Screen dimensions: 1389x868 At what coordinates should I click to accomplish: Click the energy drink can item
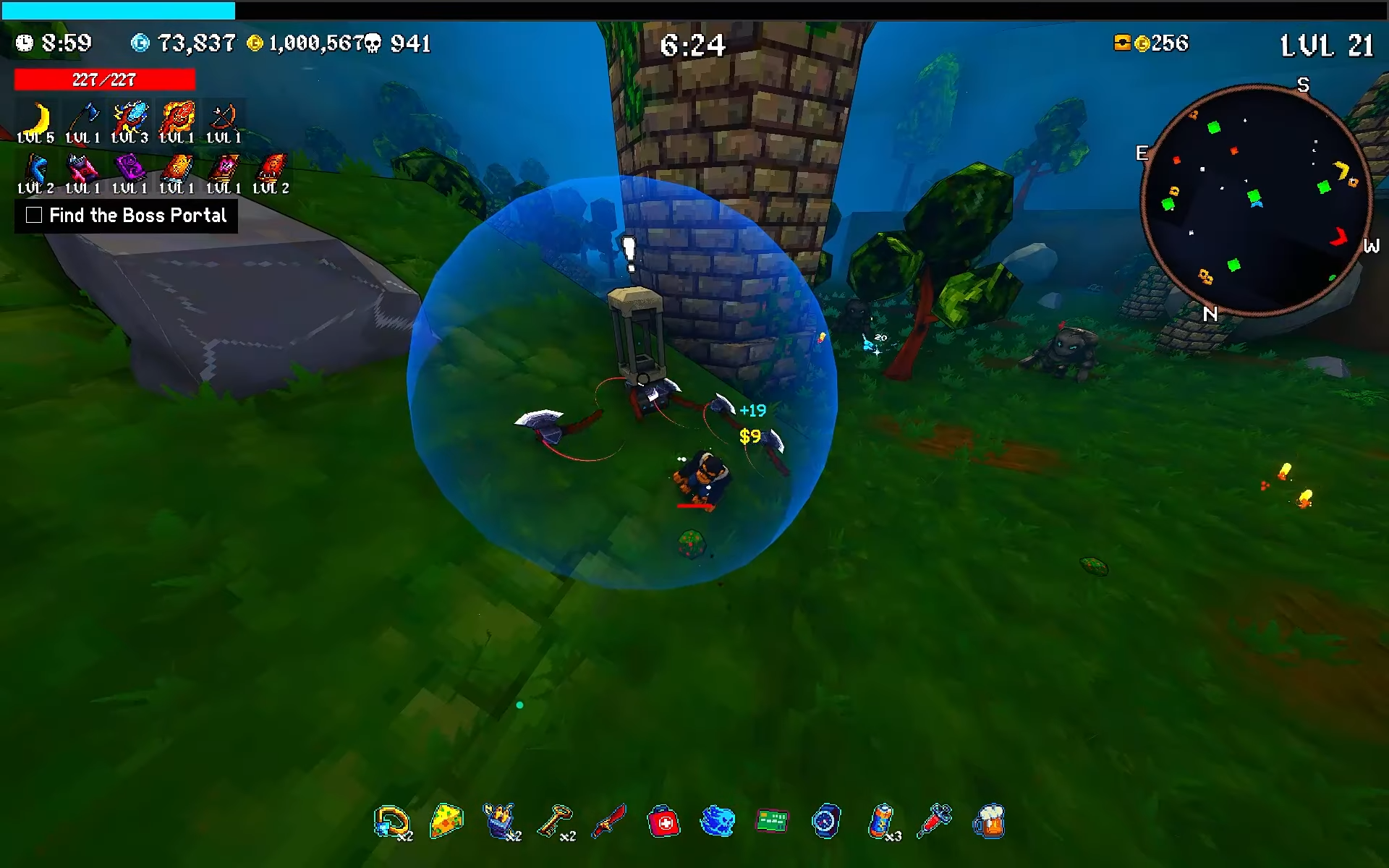click(880, 821)
